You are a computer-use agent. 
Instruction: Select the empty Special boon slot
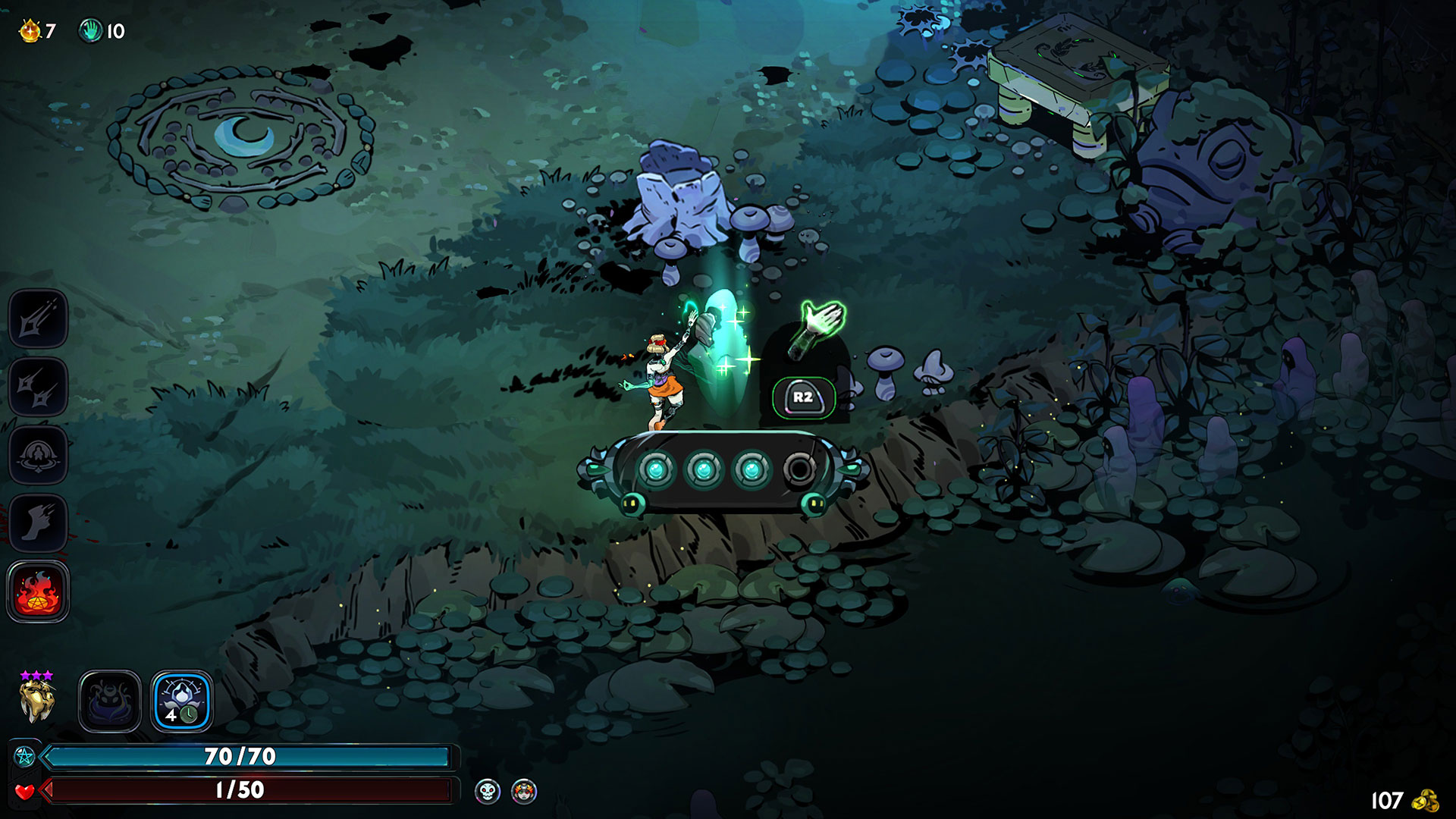(38, 387)
